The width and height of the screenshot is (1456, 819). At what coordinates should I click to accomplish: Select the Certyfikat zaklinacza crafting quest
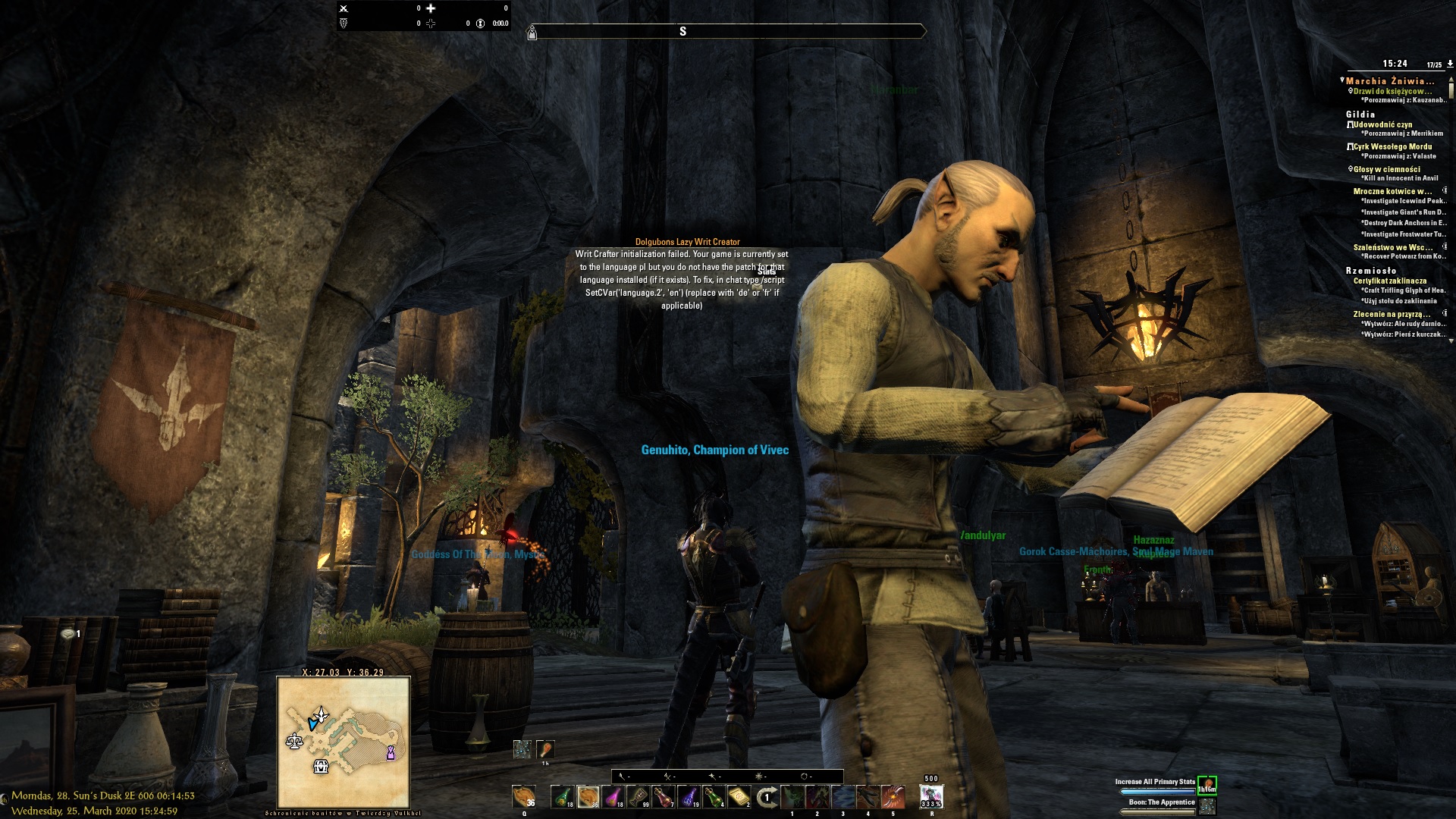(x=1389, y=281)
